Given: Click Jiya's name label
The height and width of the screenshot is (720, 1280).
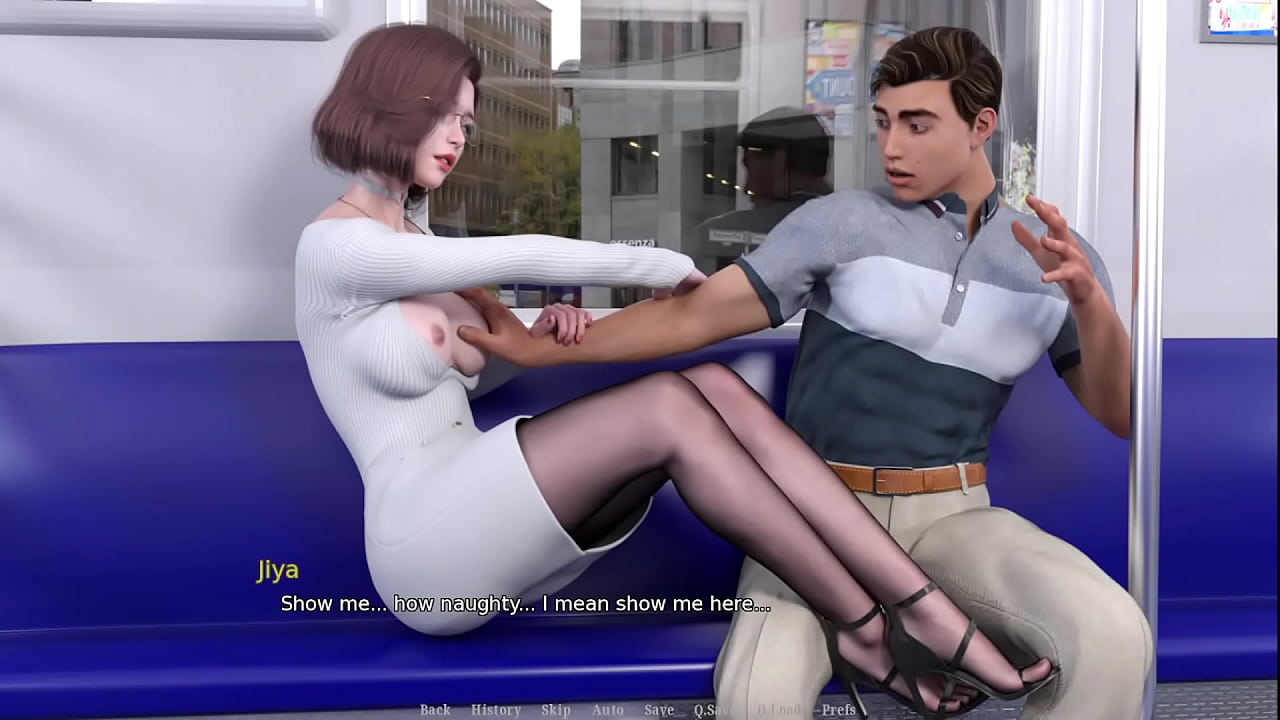Looking at the screenshot, I should (x=278, y=570).
